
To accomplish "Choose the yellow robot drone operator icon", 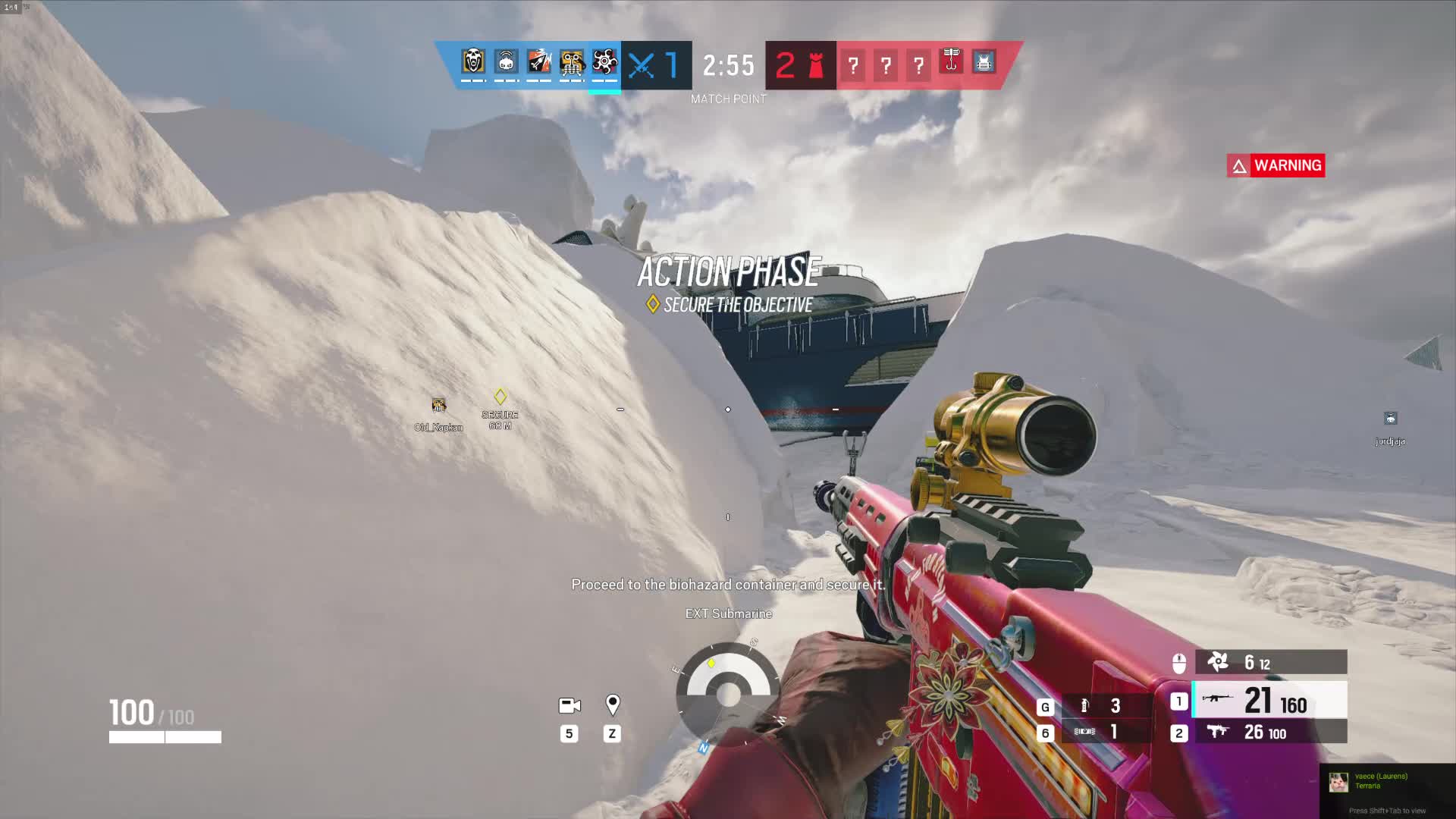I will (572, 62).
